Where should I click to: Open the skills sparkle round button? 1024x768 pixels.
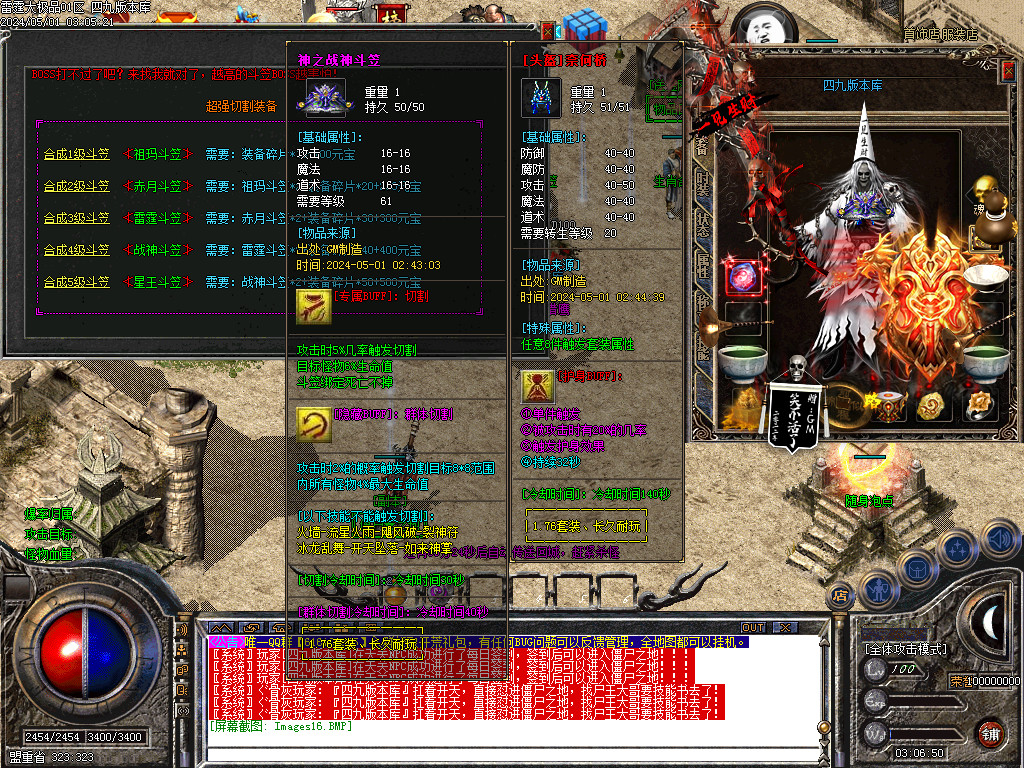[x=957, y=548]
